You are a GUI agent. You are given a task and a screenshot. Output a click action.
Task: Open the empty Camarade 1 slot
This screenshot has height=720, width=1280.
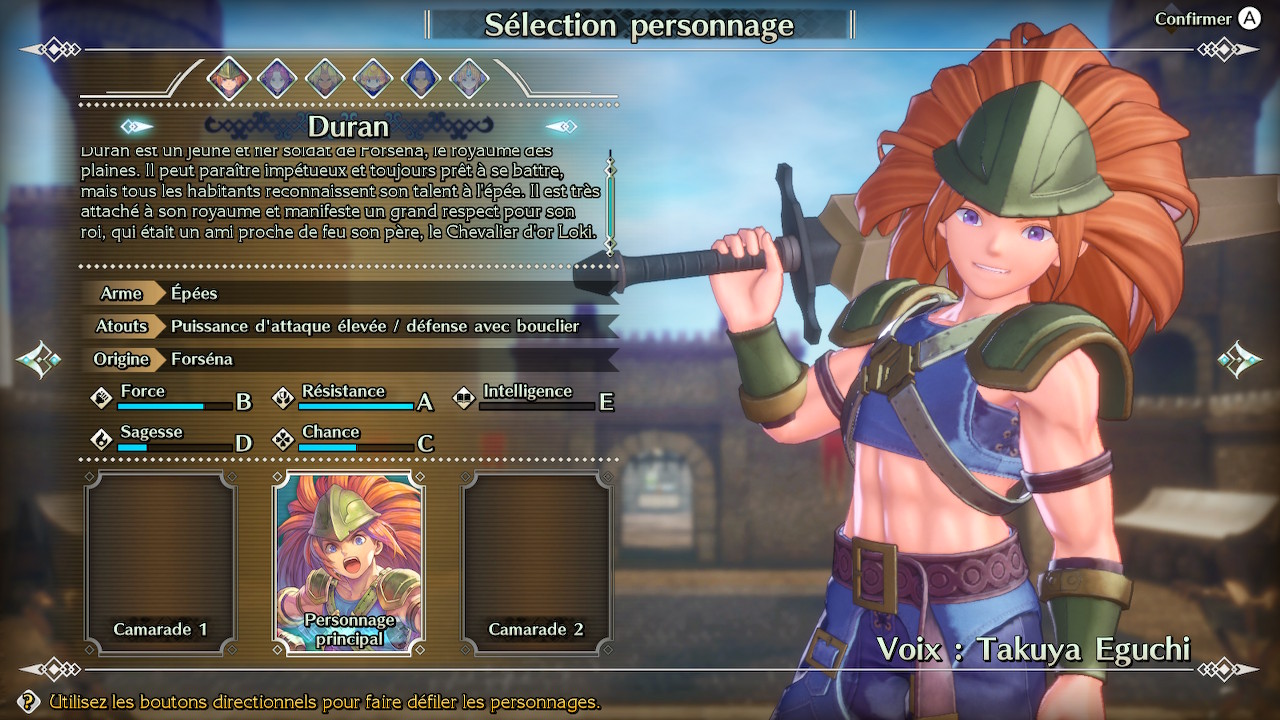click(x=160, y=562)
